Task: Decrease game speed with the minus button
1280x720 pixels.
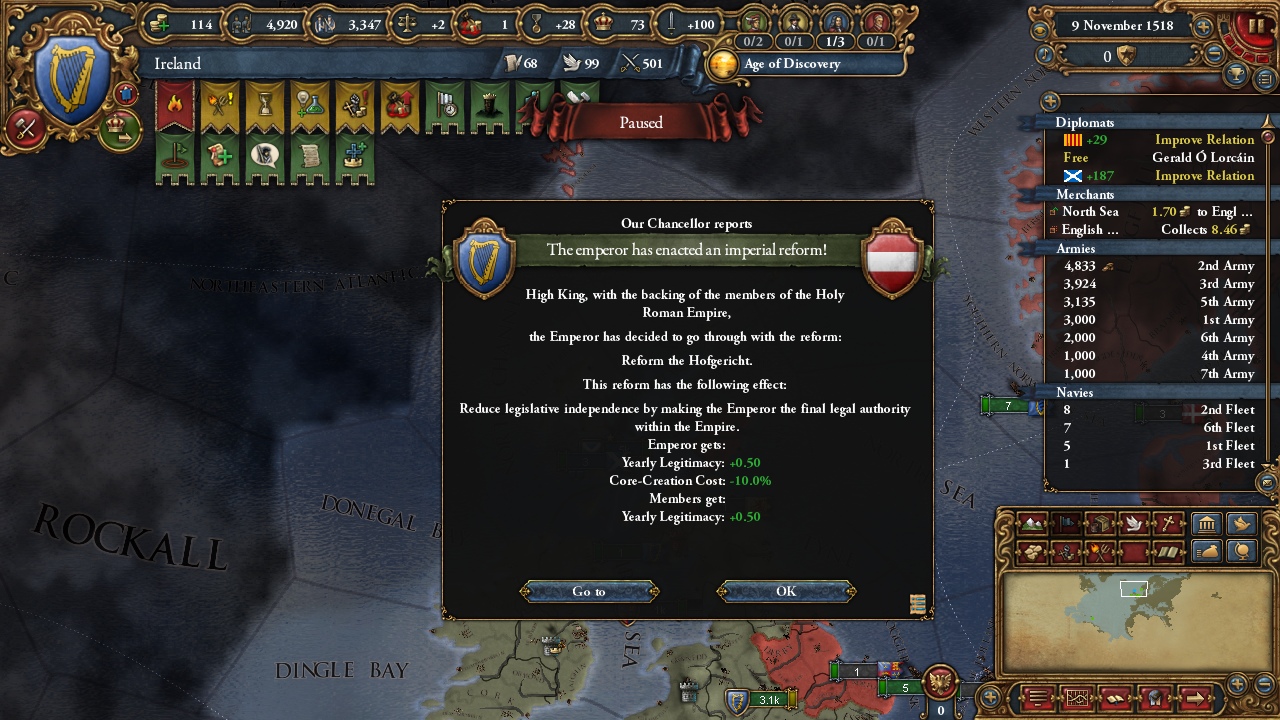Action: (x=1215, y=56)
